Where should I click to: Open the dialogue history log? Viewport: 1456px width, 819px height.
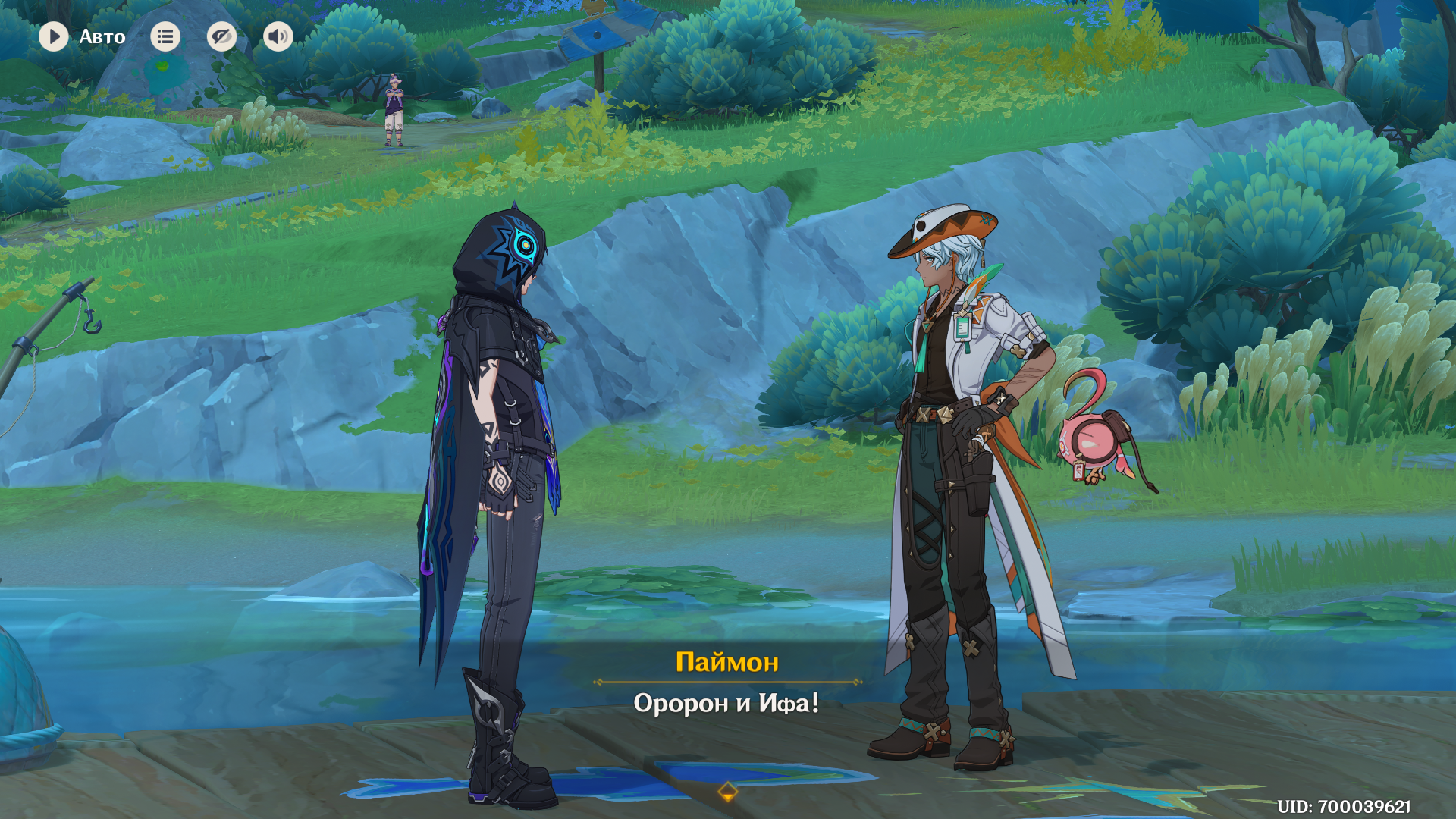(165, 36)
